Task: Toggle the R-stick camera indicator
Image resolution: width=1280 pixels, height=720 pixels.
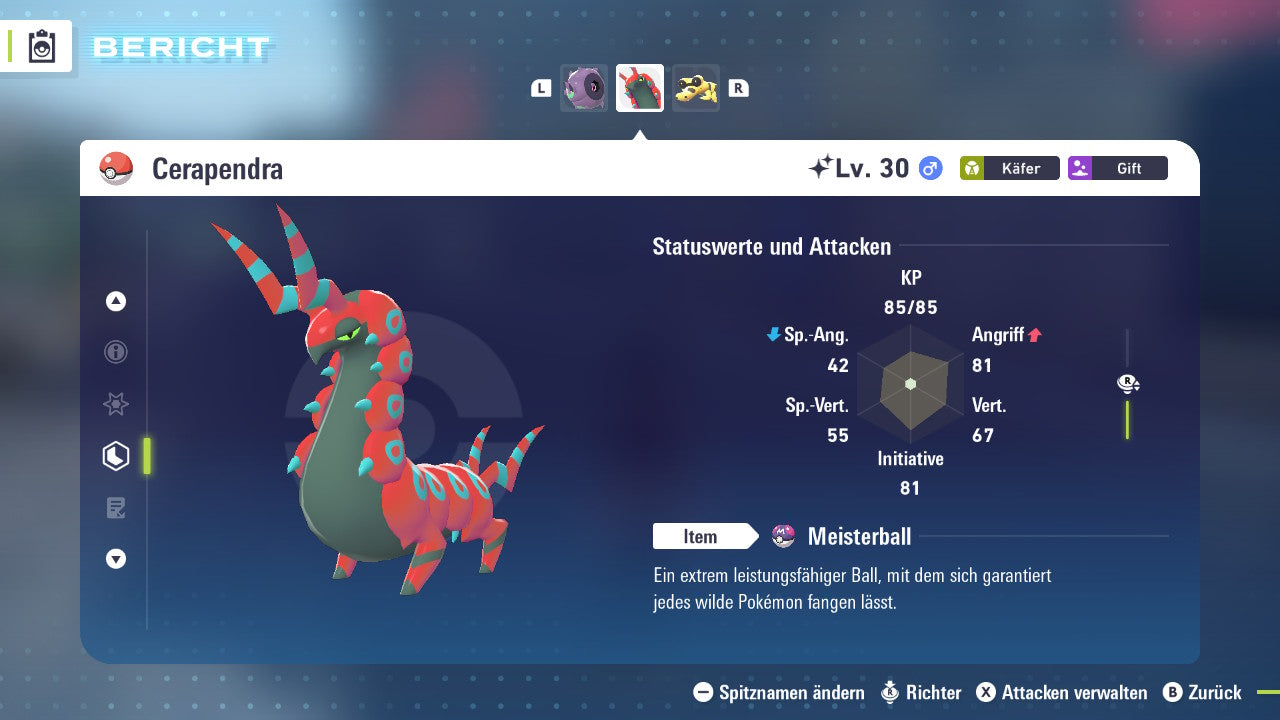Action: click(x=1127, y=383)
